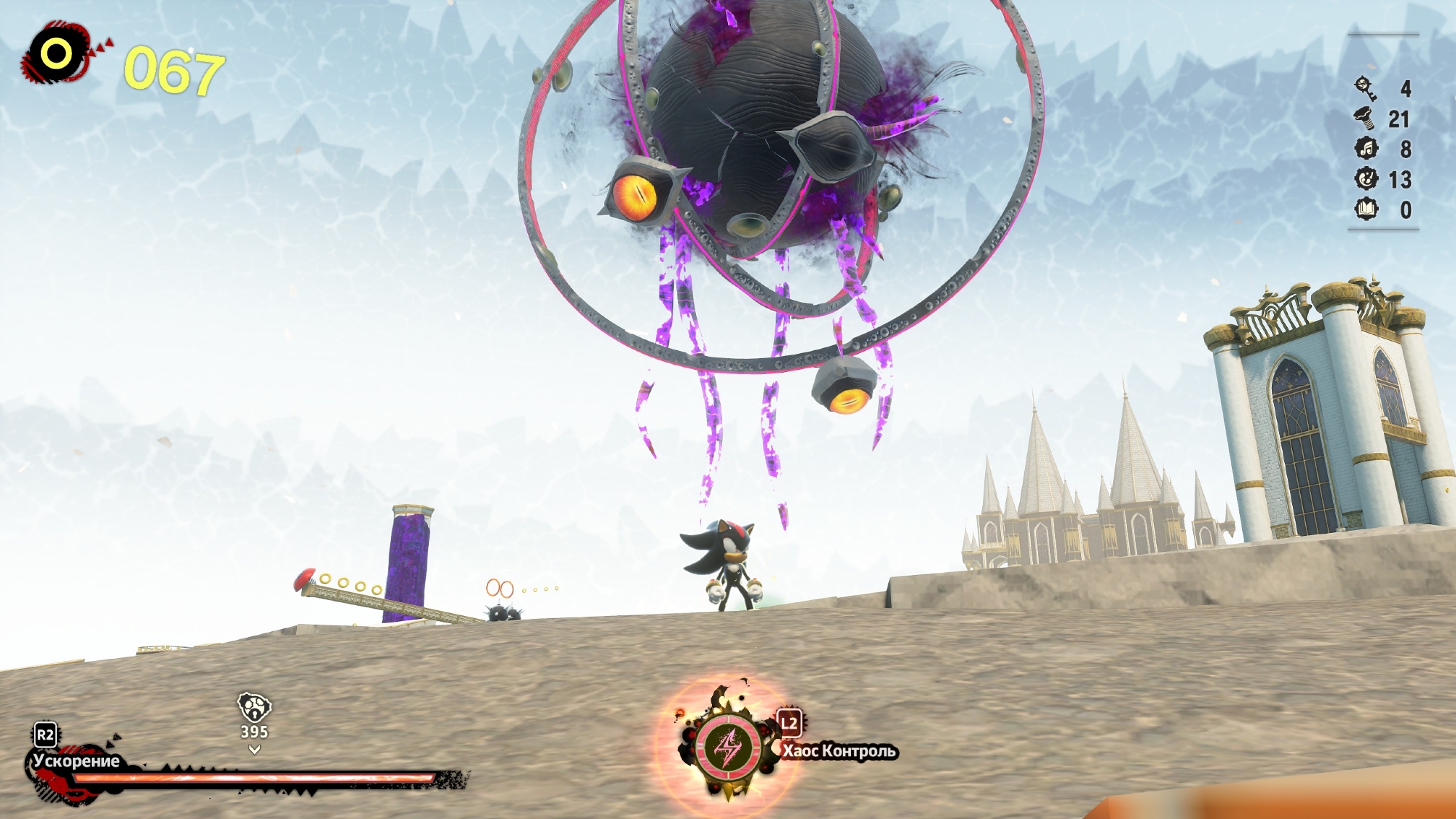Click the gold ring counter icon
This screenshot has width=1456, height=819.
click(x=57, y=54)
